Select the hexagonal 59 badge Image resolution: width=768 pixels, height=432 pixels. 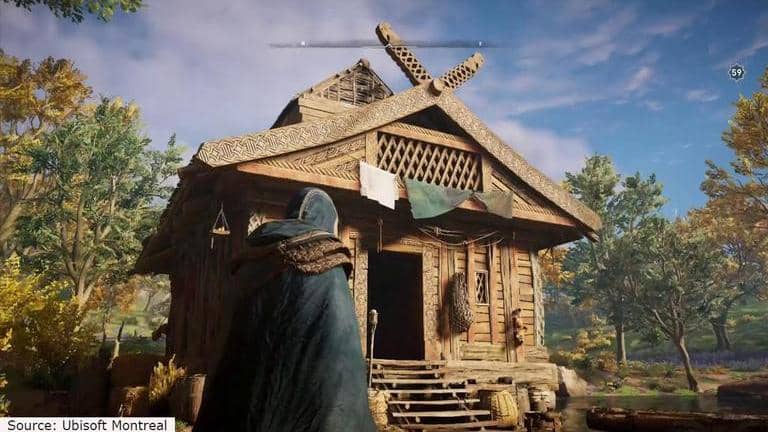coord(736,72)
